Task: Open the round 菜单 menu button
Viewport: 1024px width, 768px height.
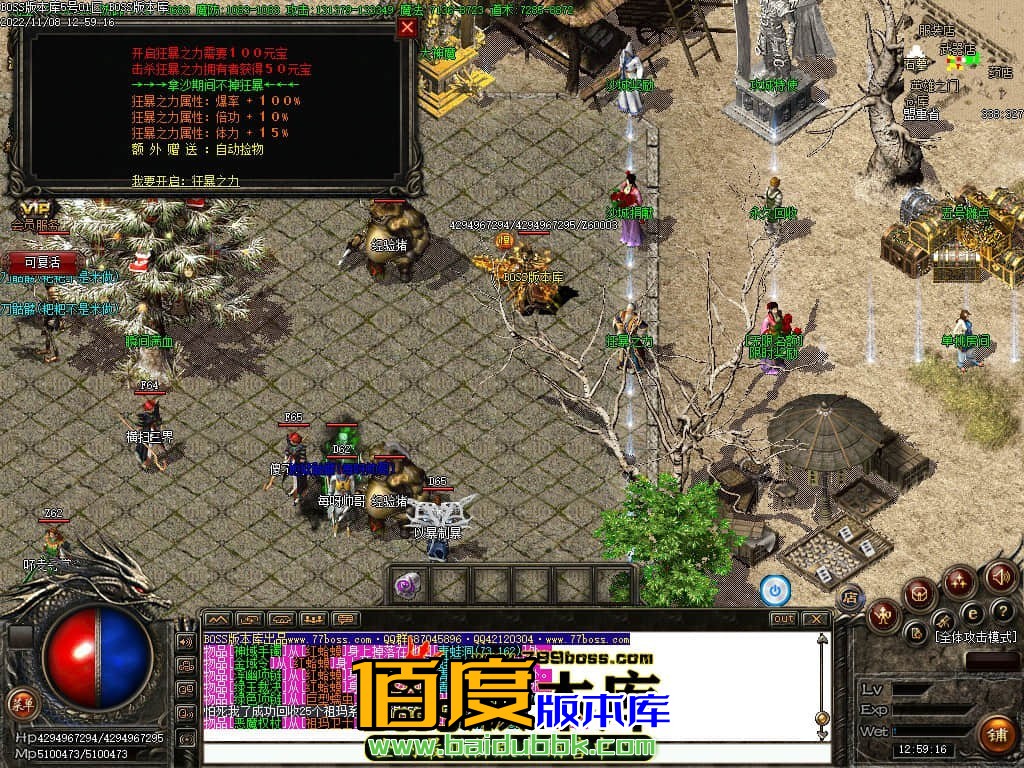Action: (x=21, y=702)
